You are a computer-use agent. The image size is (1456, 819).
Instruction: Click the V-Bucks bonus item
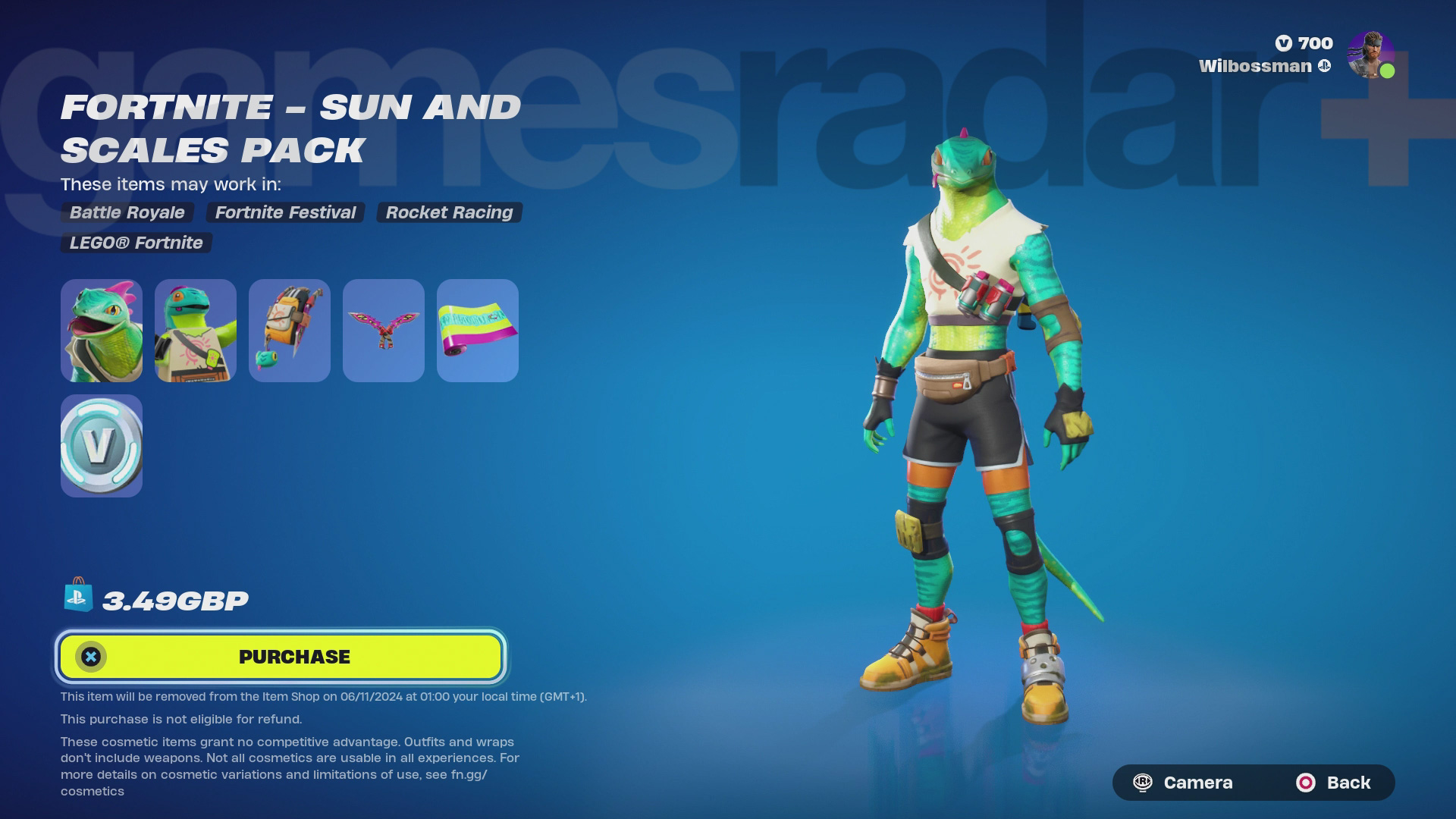(x=101, y=446)
